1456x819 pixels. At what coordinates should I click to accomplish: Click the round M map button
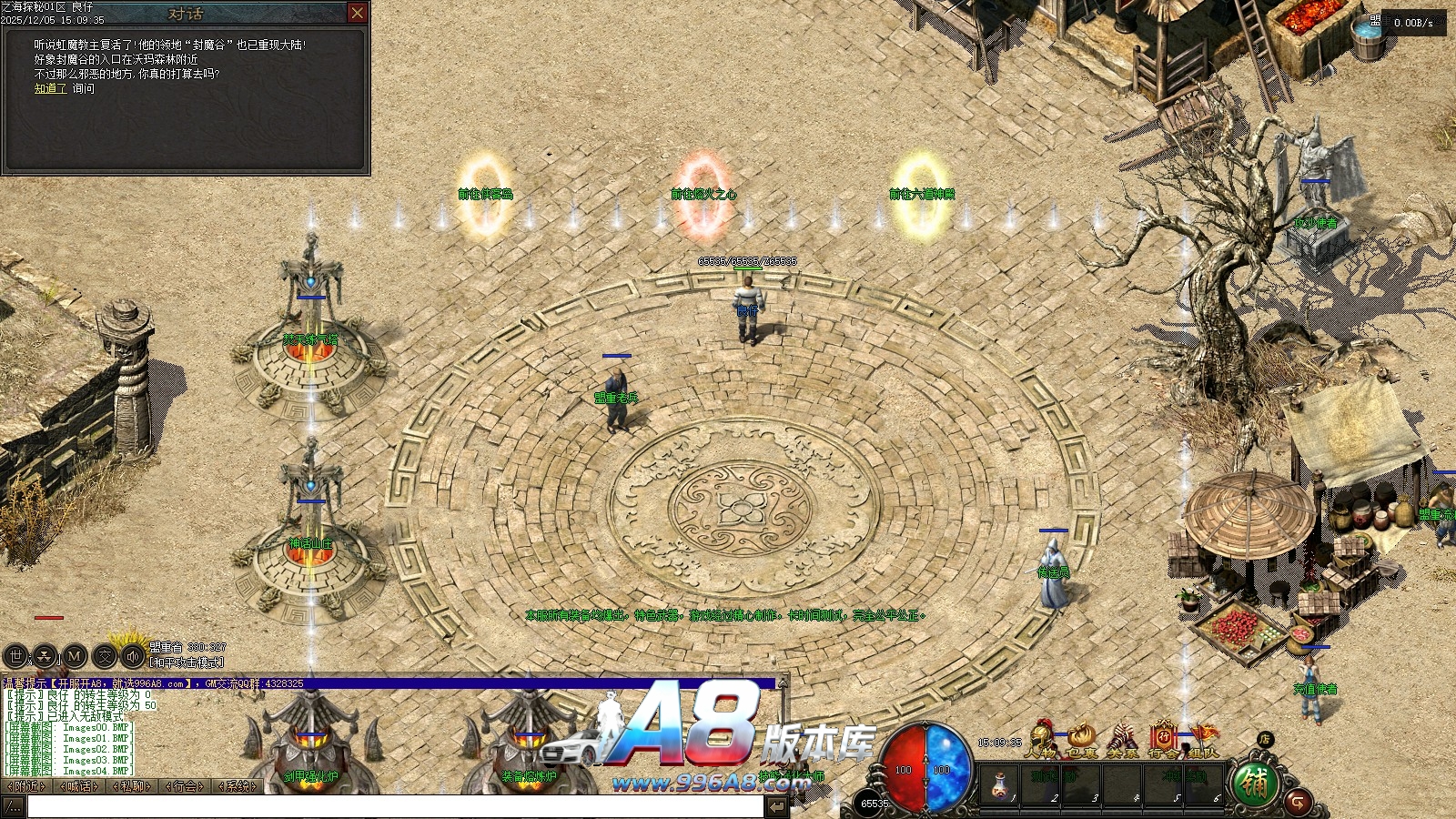(x=75, y=655)
